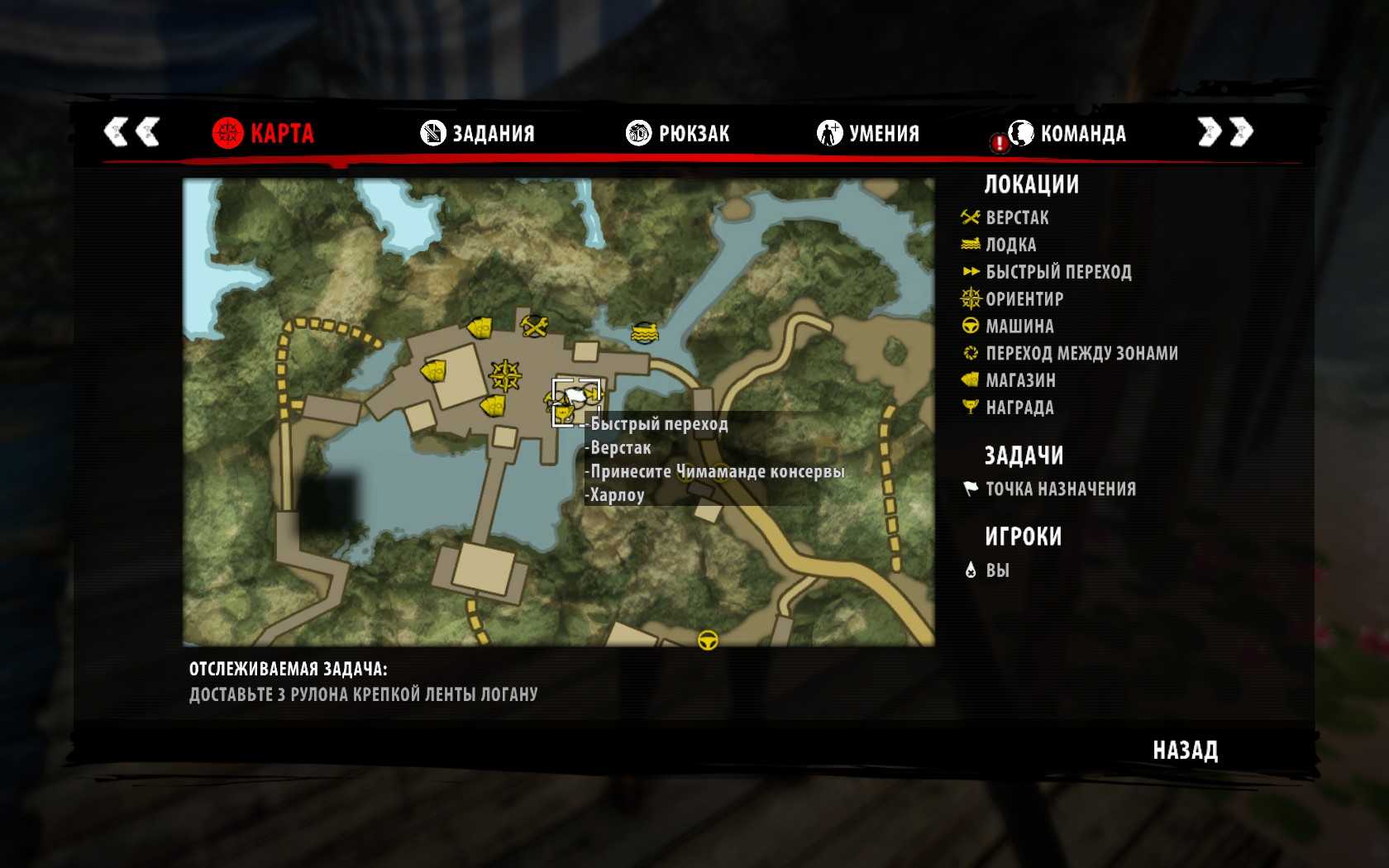Select the Карта tab
The height and width of the screenshot is (868, 1389).
pos(265,133)
